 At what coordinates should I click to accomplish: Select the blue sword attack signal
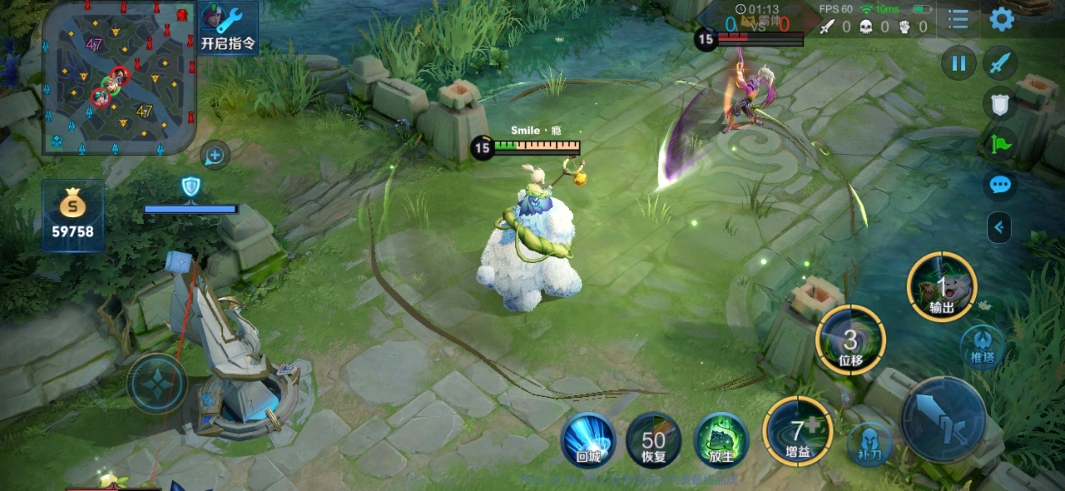pos(999,64)
